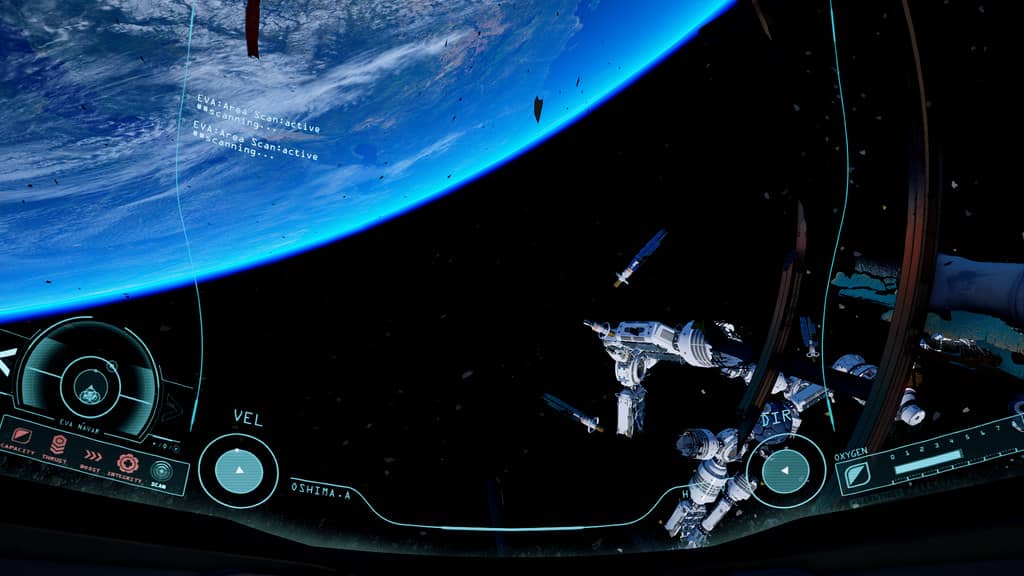Activate the Scan icon
1024x576 pixels.
point(160,469)
